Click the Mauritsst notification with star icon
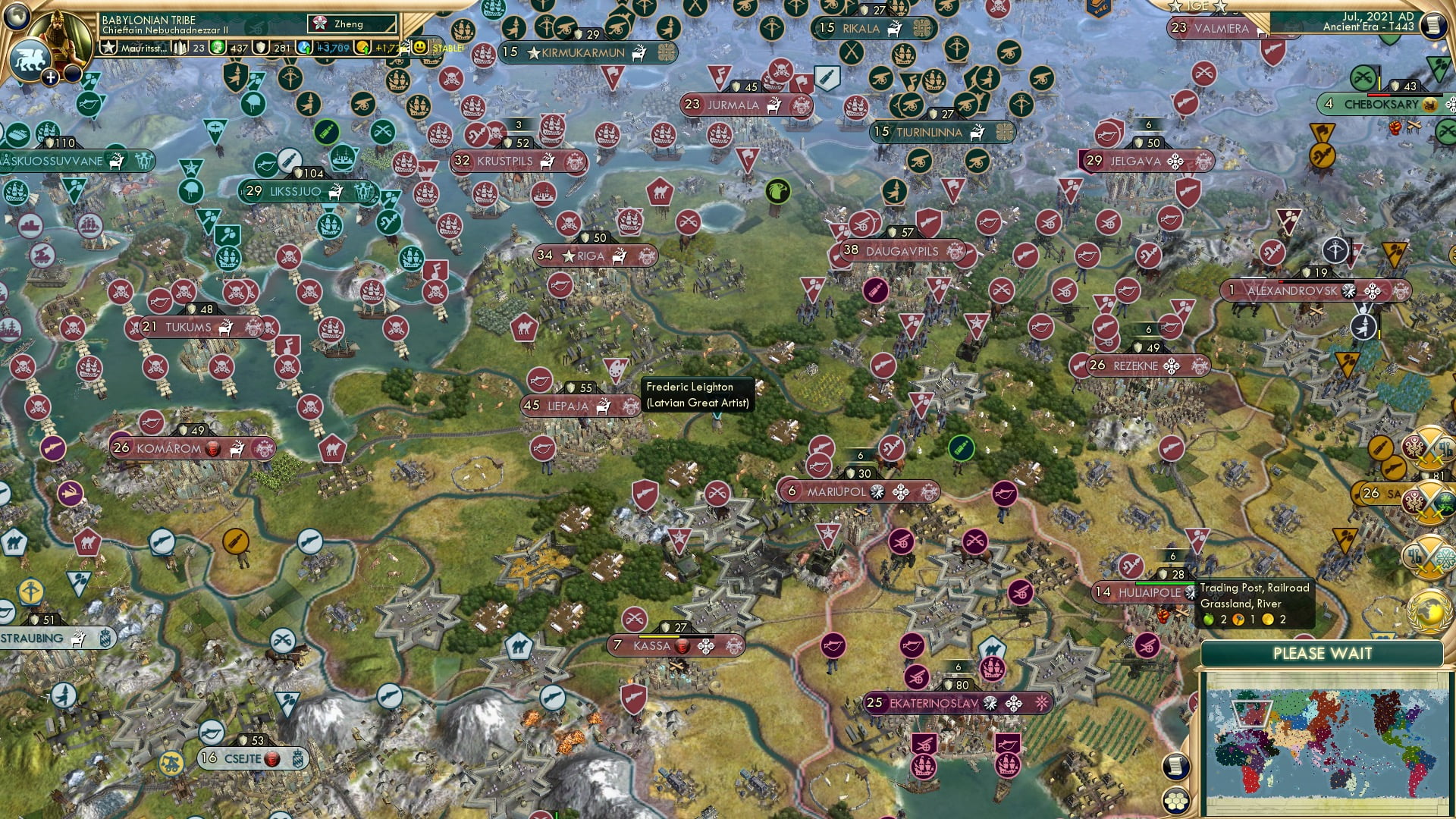Image resolution: width=1456 pixels, height=819 pixels. coord(136,48)
